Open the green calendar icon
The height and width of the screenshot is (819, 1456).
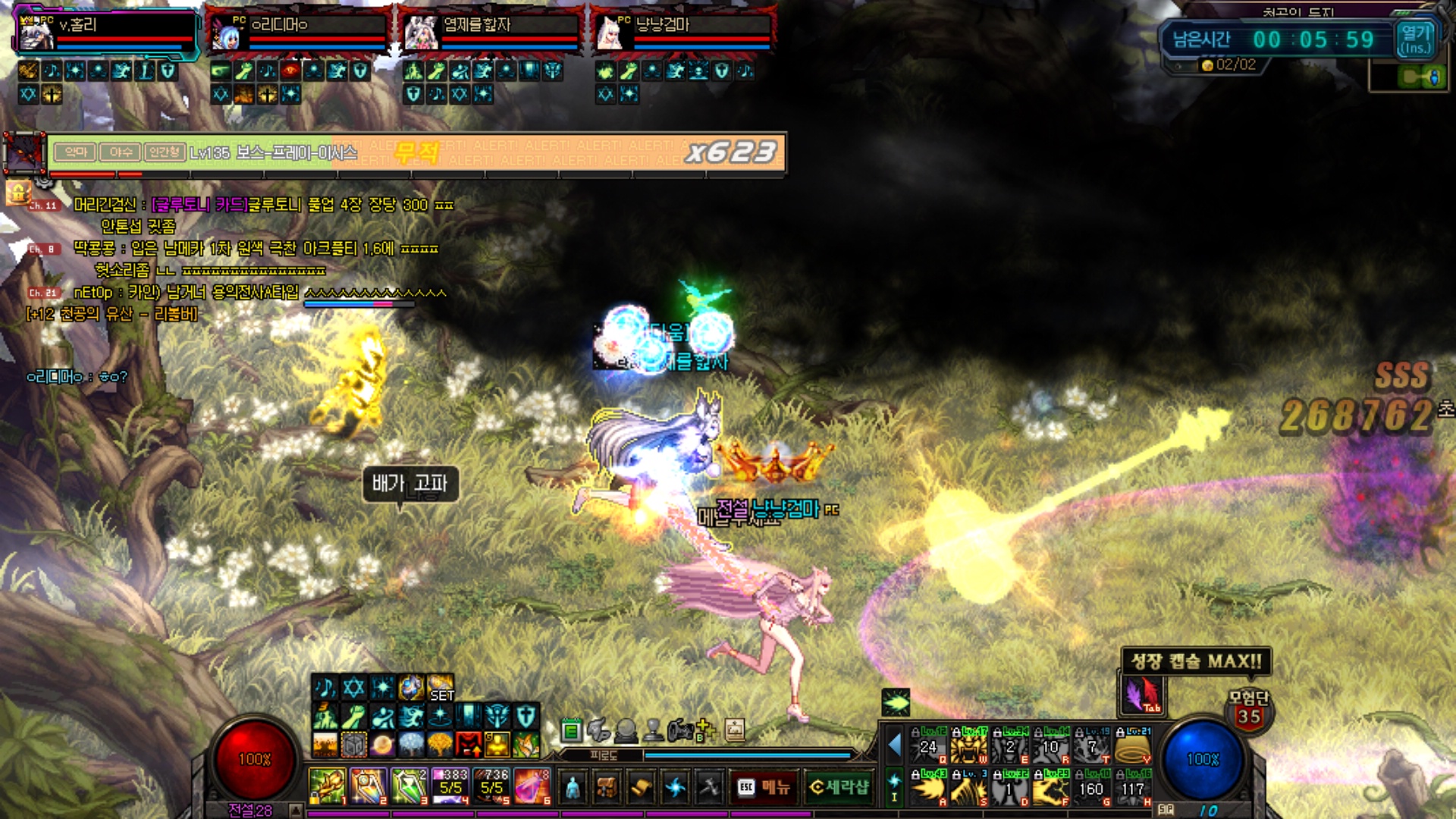[572, 731]
